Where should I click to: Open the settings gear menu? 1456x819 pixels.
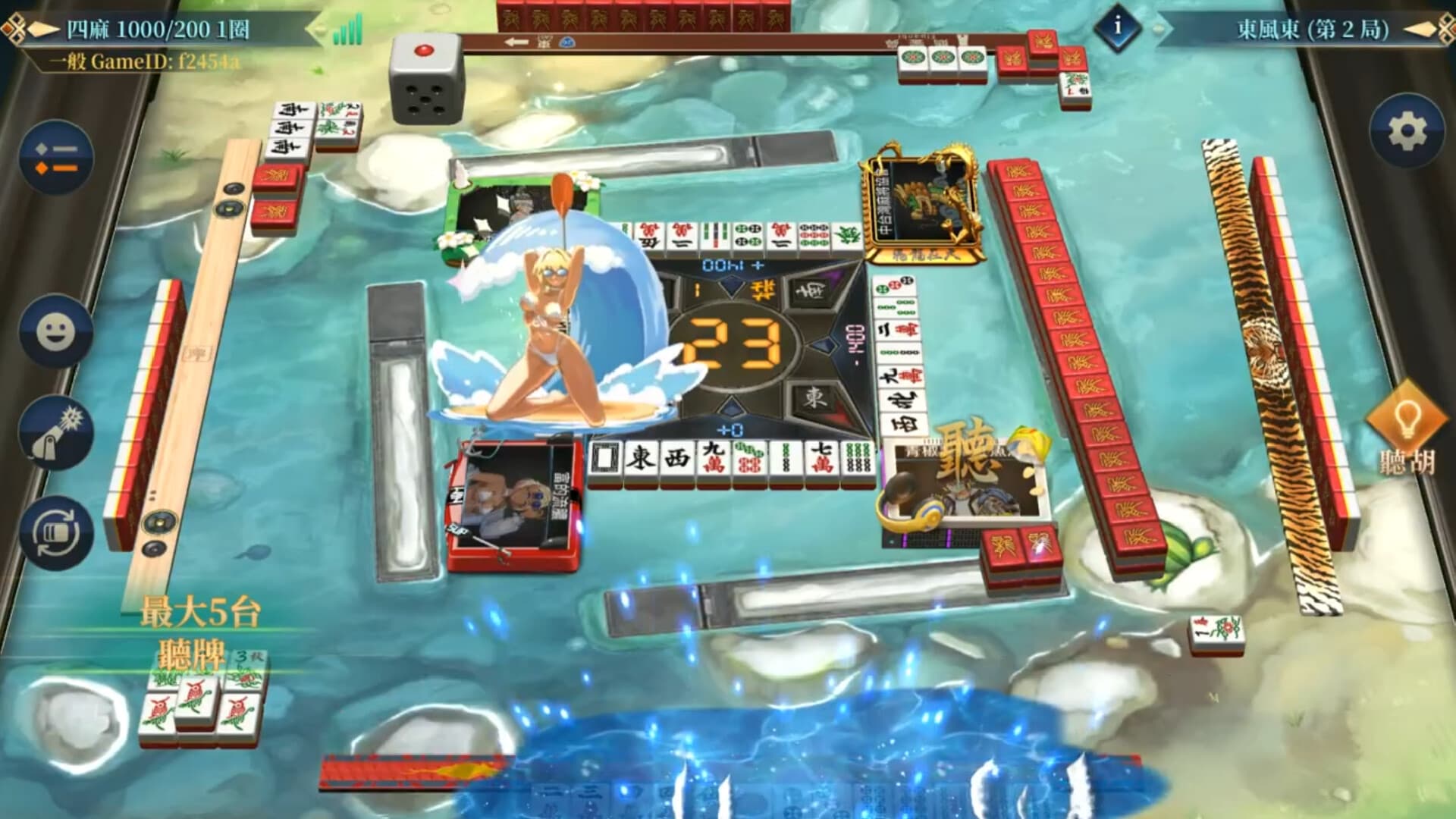pos(1407,127)
